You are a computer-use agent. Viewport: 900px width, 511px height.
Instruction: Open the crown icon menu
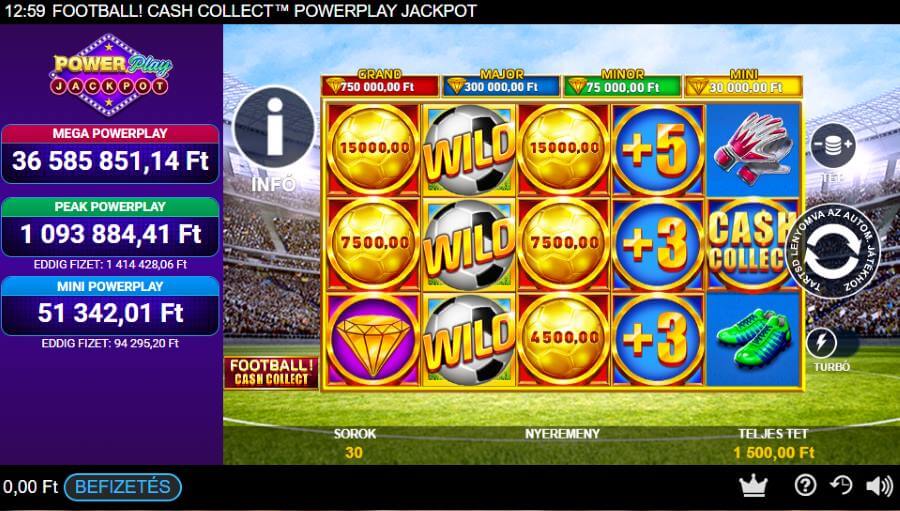click(752, 485)
